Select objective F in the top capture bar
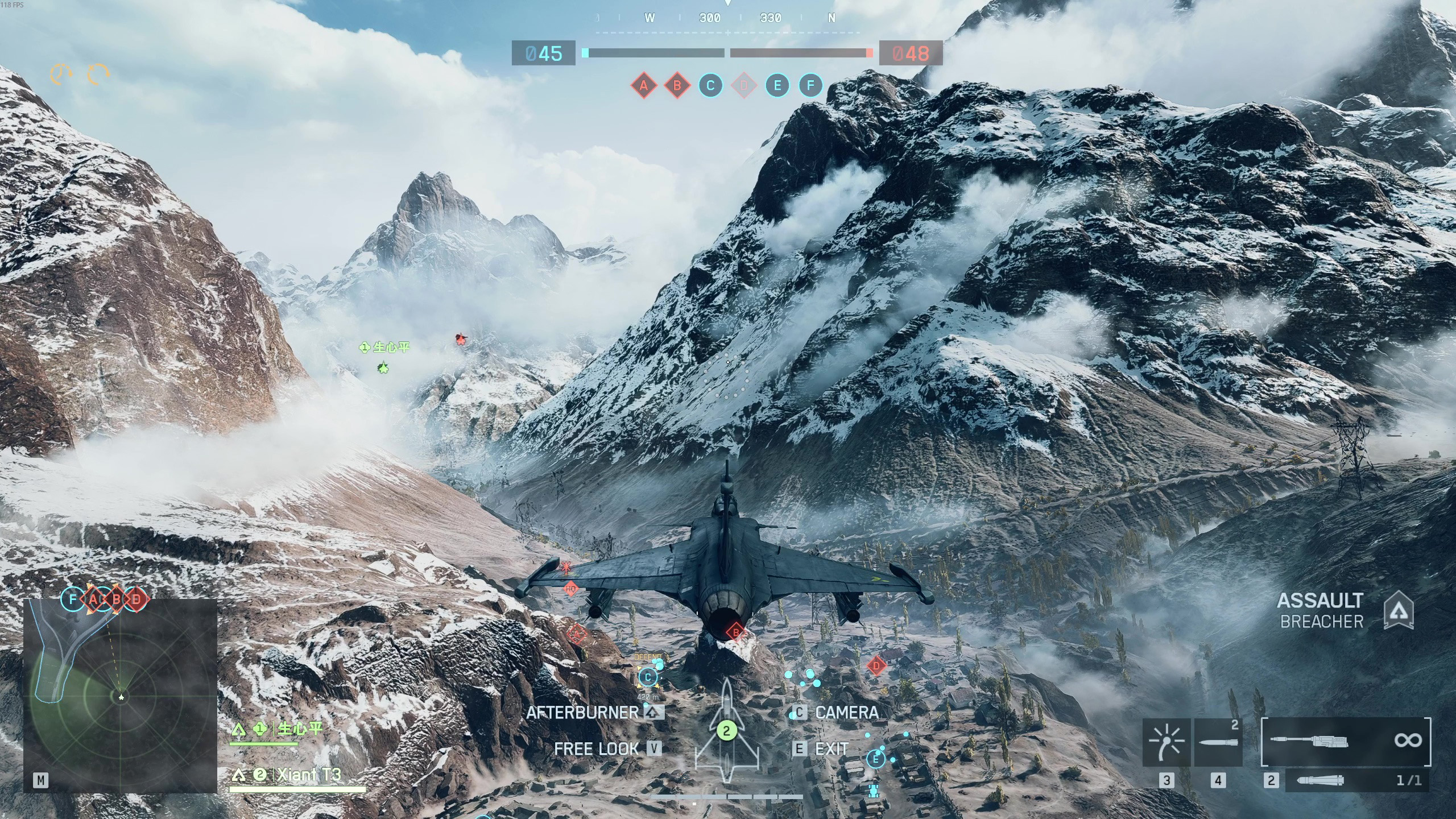The image size is (1456, 819). [810, 86]
